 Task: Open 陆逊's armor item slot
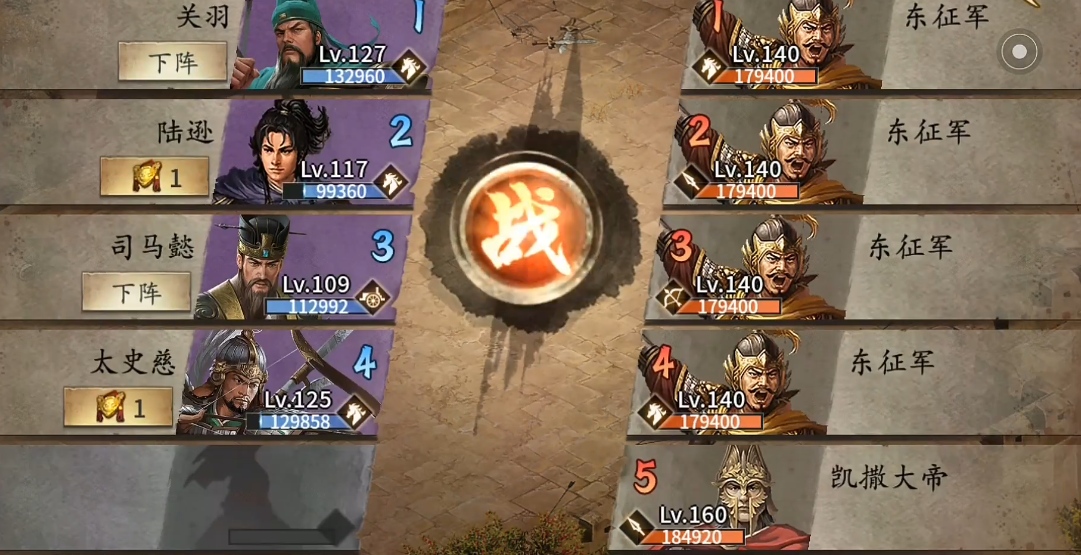[155, 177]
